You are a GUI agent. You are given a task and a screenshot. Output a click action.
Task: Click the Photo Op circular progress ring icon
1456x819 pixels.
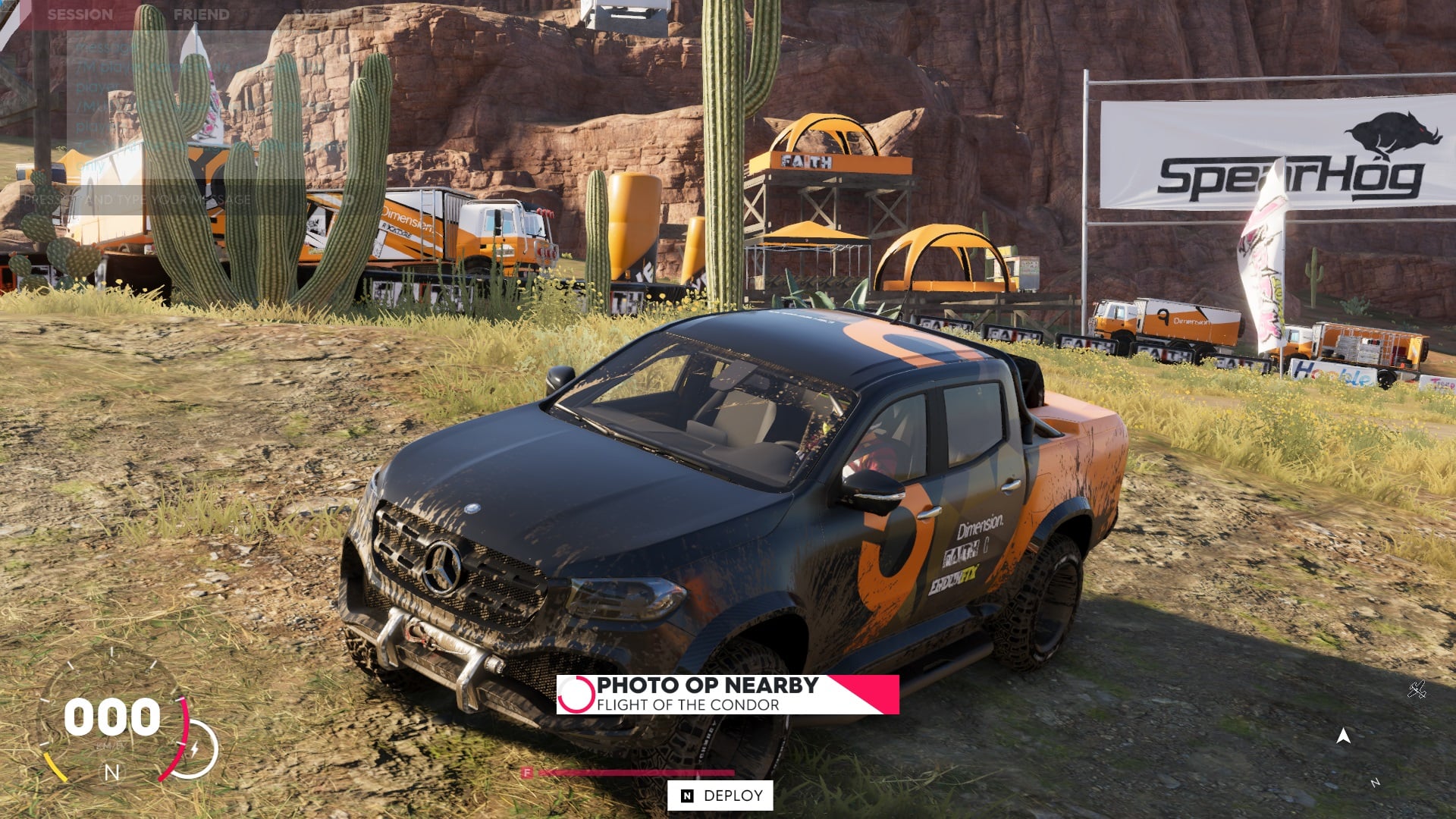[x=578, y=693]
